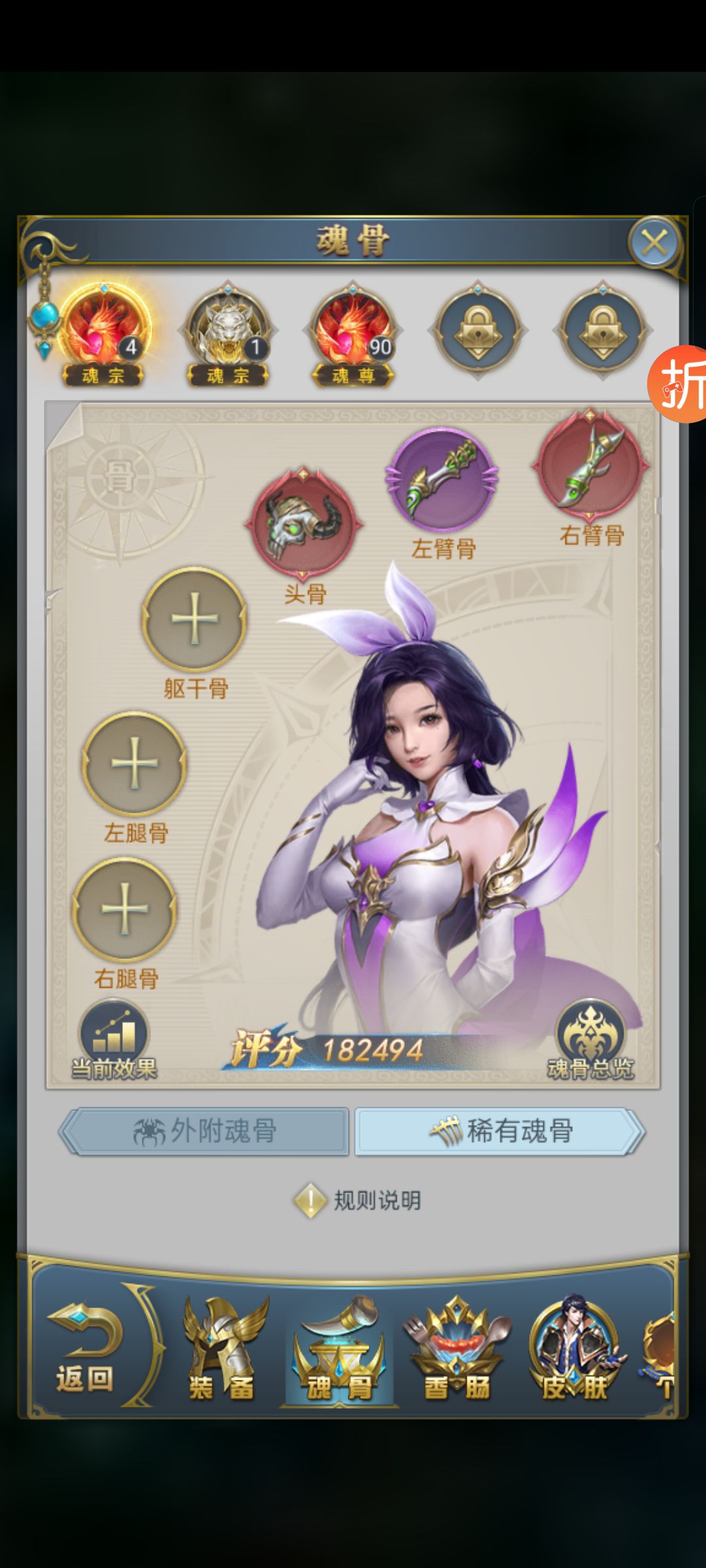Switch to the 稀有魂骨 tab
The height and width of the screenshot is (1568, 706).
tap(499, 1131)
